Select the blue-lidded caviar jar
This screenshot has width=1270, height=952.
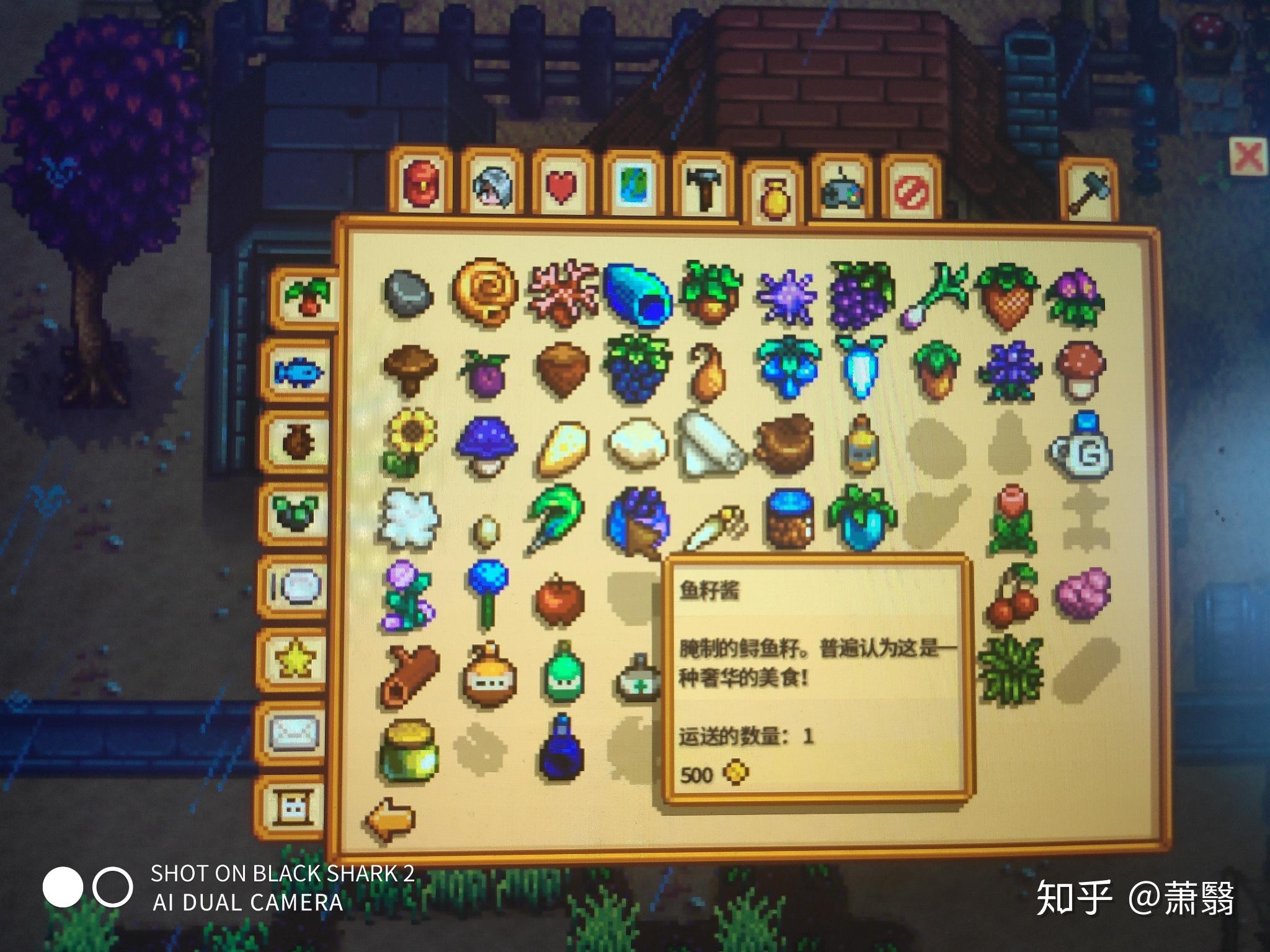point(789,518)
